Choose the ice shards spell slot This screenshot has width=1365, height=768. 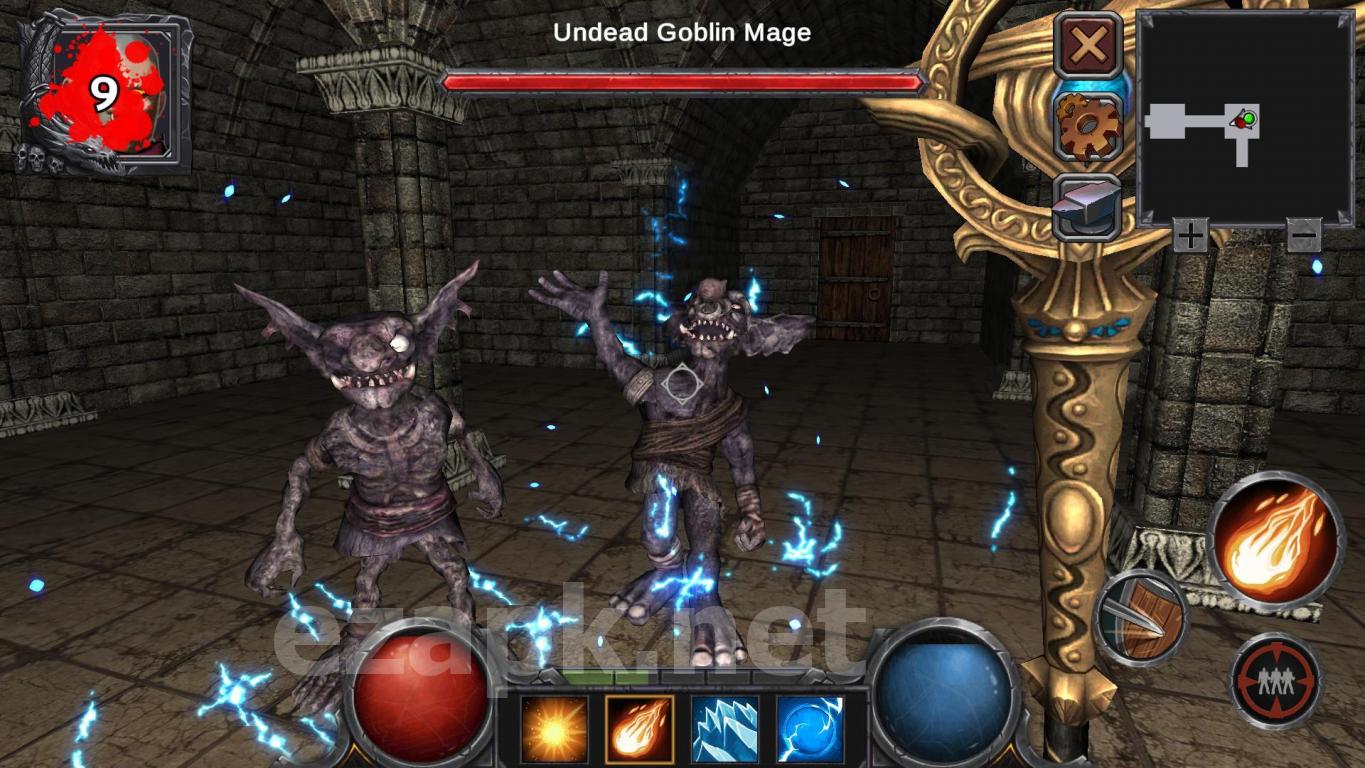pyautogui.click(x=725, y=729)
